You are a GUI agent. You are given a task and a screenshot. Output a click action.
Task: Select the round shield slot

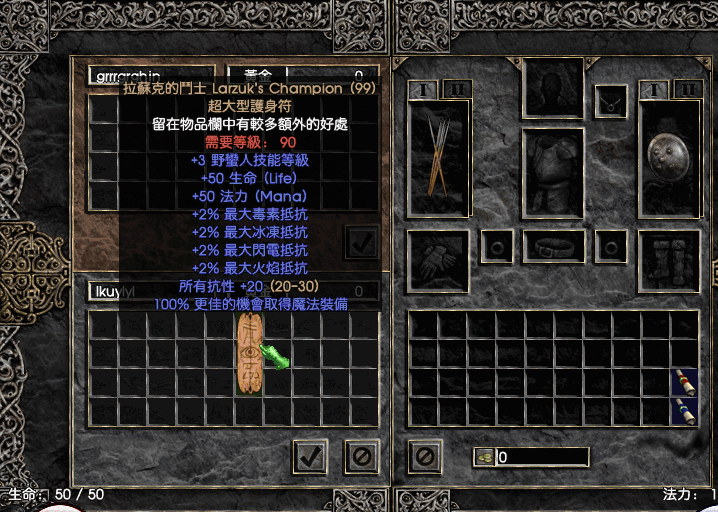point(669,158)
